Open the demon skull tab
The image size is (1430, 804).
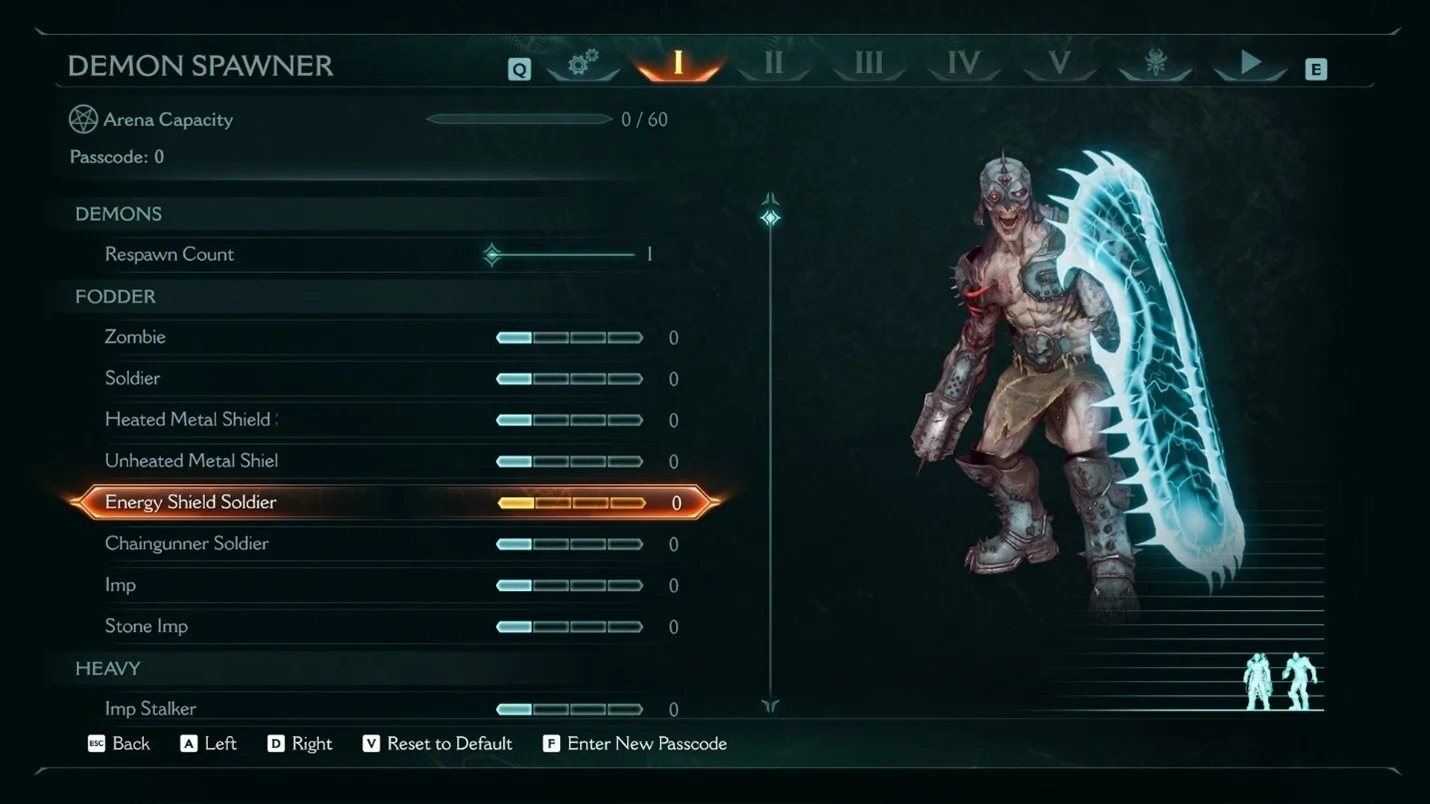pyautogui.click(x=1155, y=65)
